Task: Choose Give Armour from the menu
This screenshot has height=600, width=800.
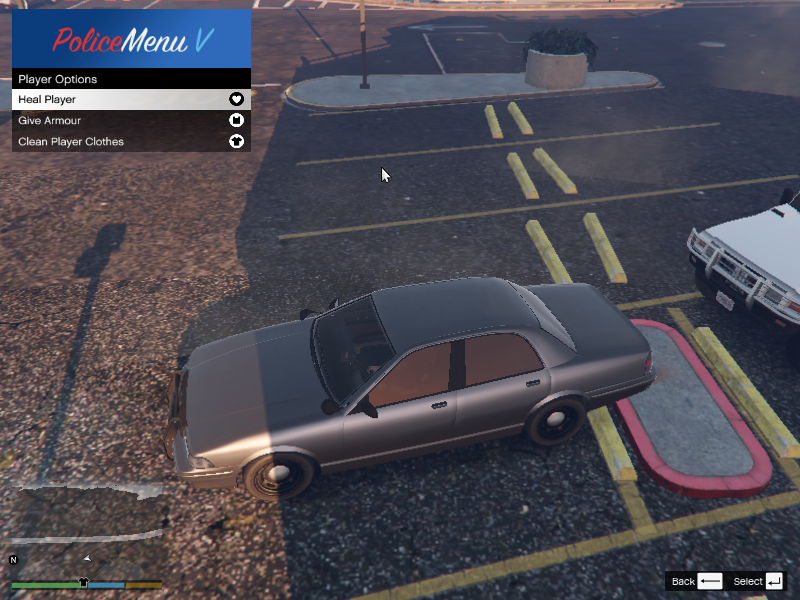Action: click(x=130, y=121)
